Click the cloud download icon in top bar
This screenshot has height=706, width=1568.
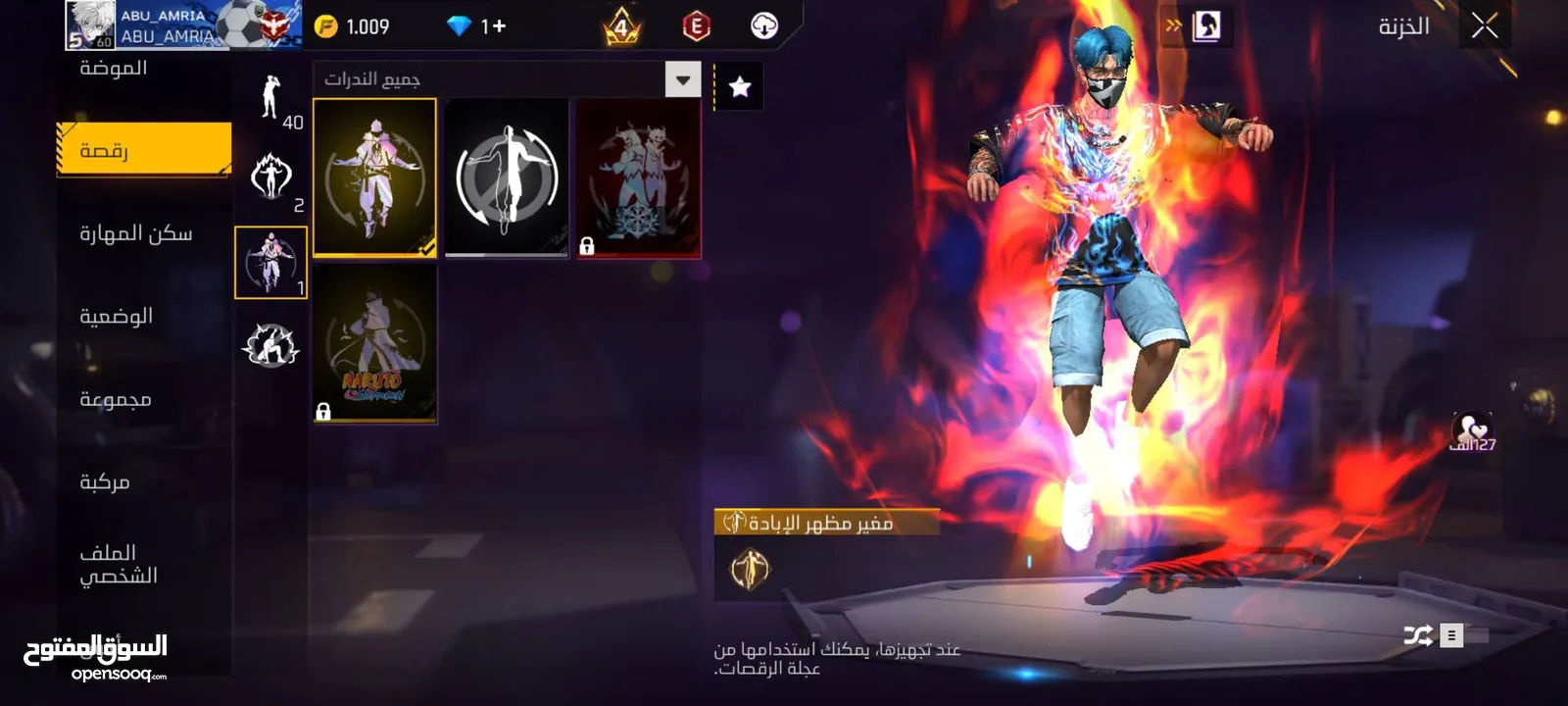[x=763, y=27]
